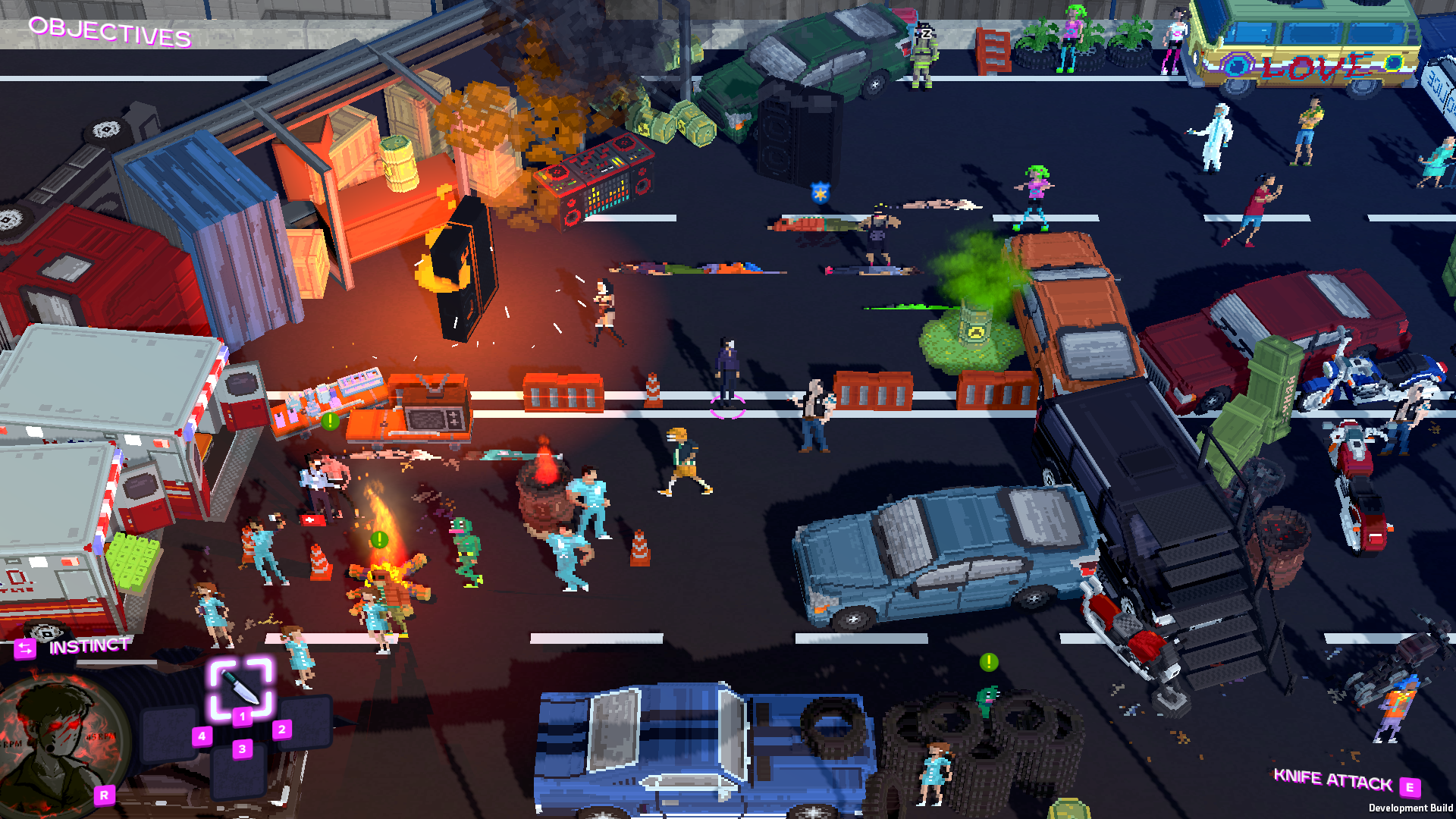Open the Objectives tracker

(110, 32)
